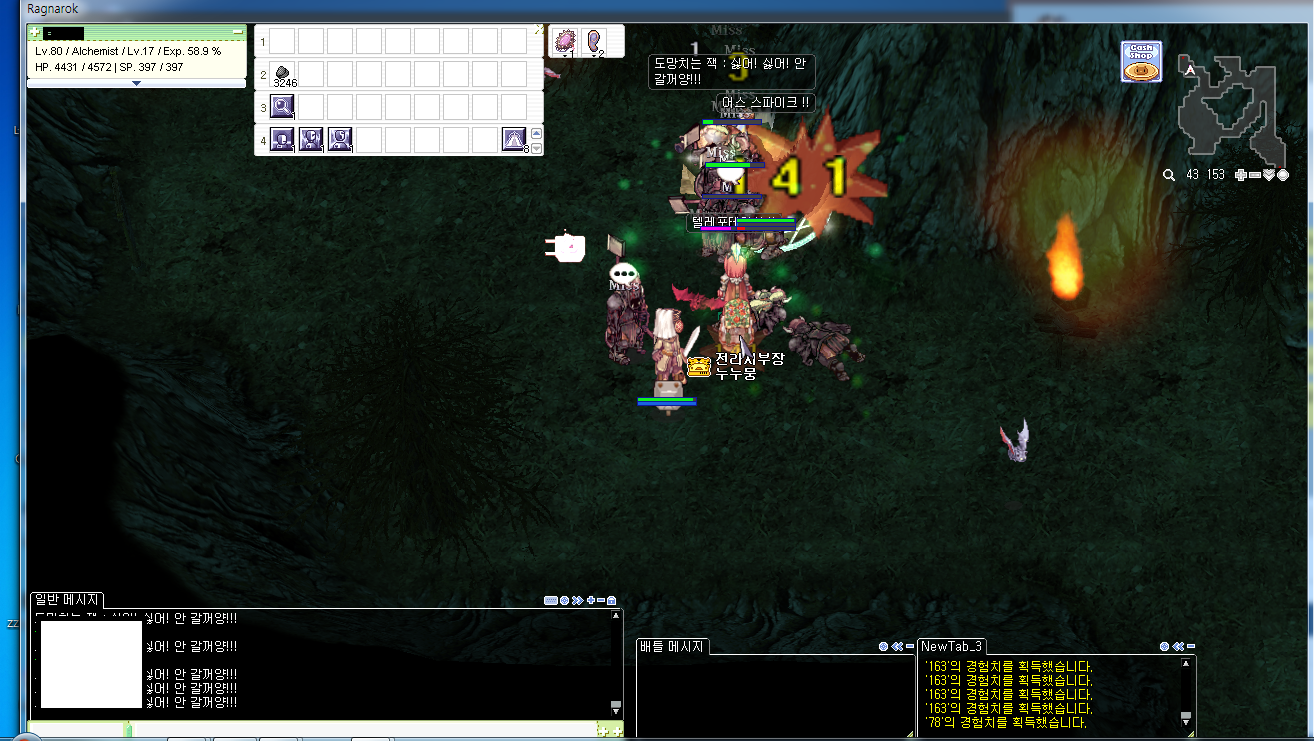Viewport: 1314px width, 741px height.
Task: Minimize the character status window
Action: point(238,33)
